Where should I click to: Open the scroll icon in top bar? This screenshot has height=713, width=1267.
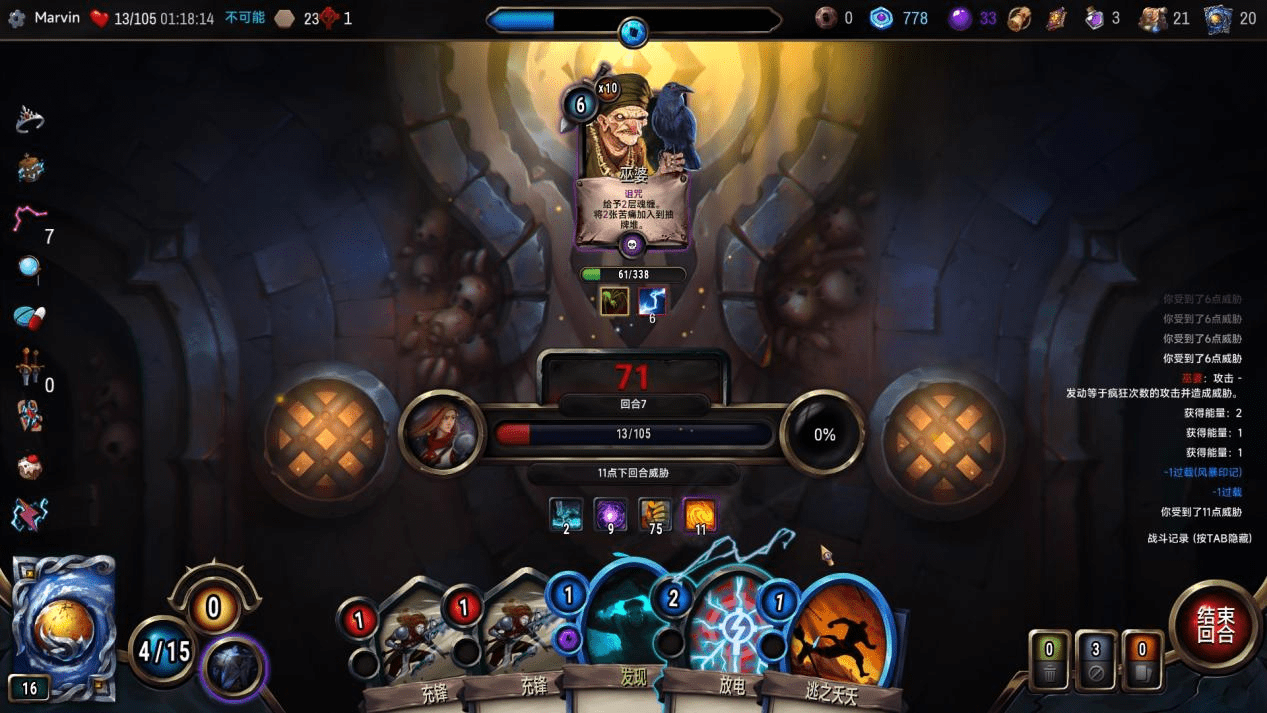click(x=1057, y=18)
